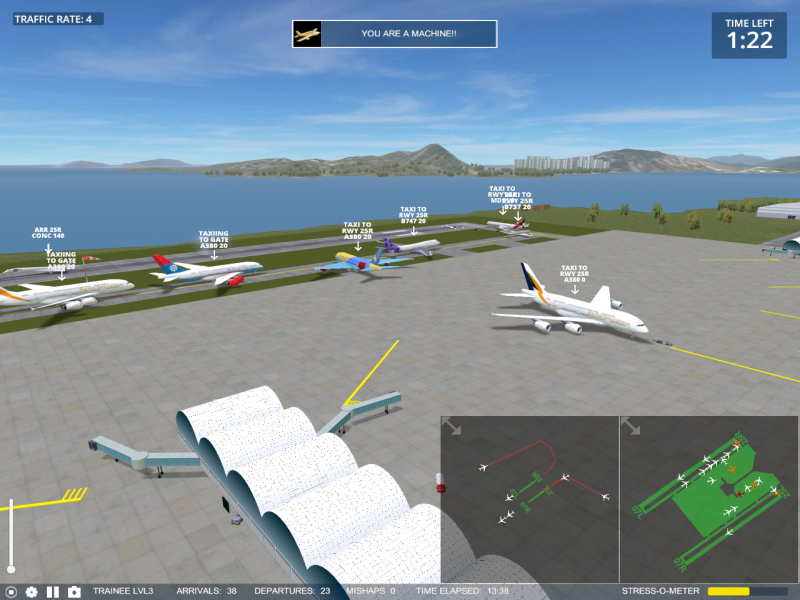Select the stationary A380 0 taxi label
This screenshot has width=800, height=600.
pyautogui.click(x=574, y=274)
